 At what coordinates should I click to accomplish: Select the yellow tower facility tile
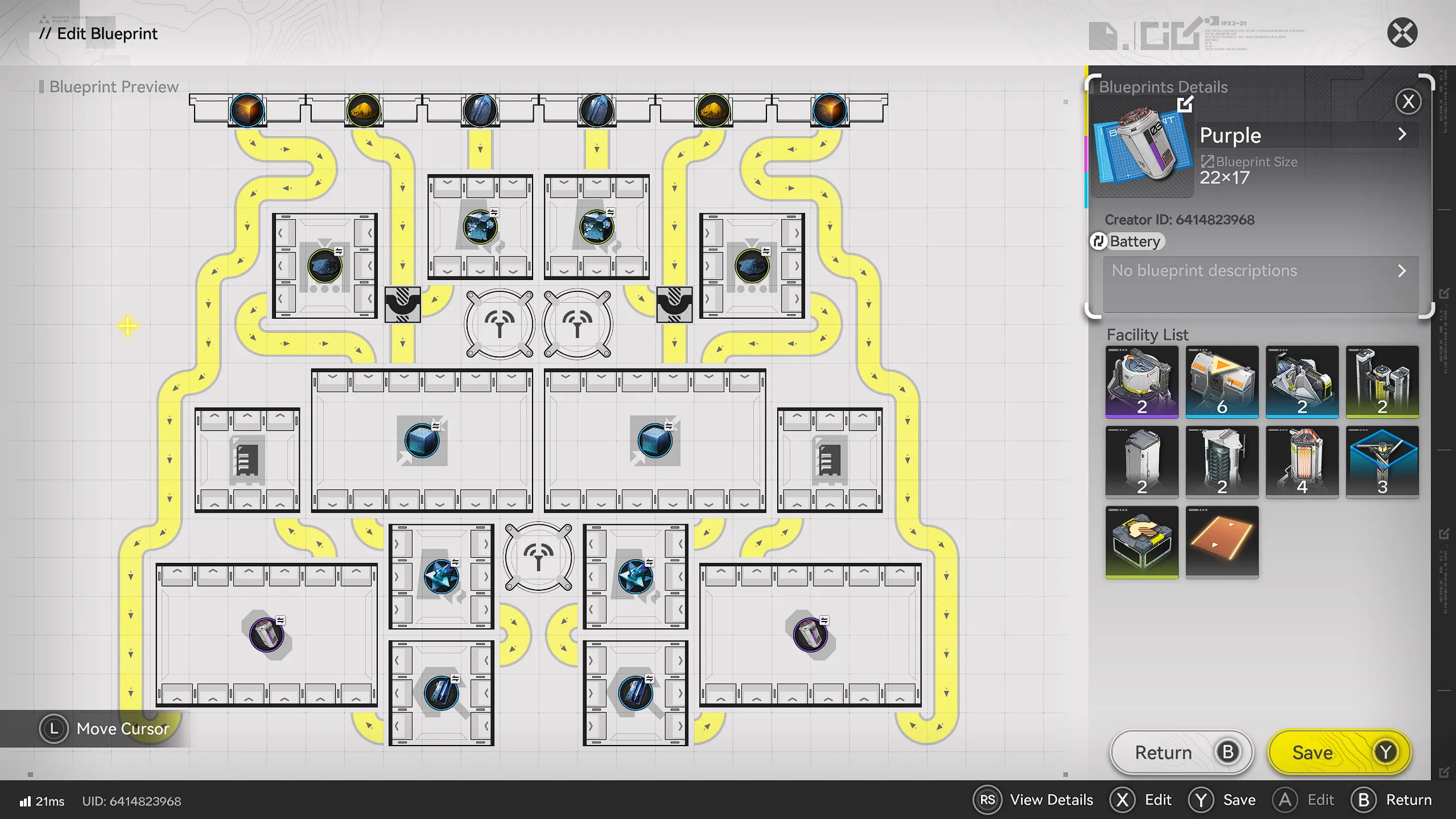tap(1381, 382)
